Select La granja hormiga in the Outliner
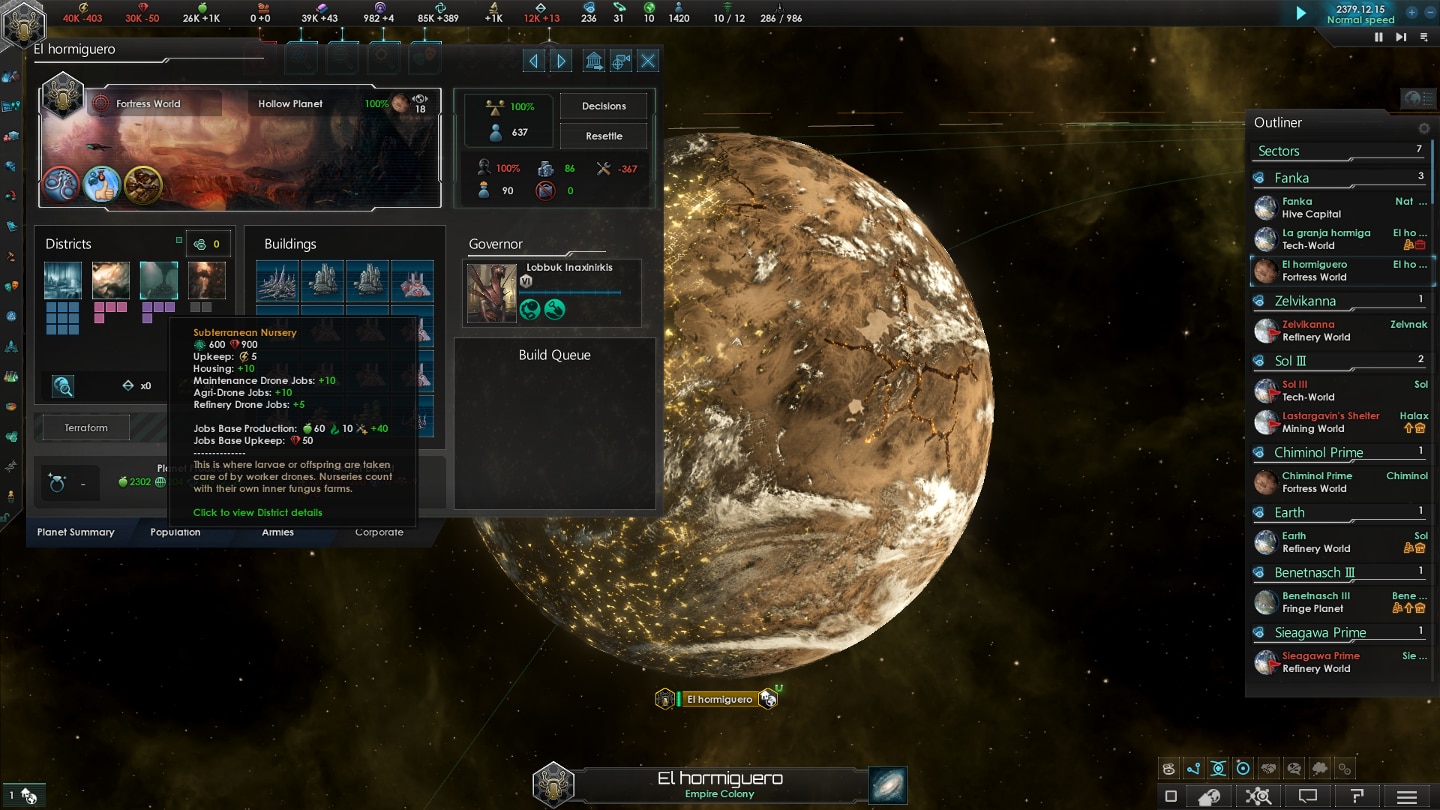 (1326, 239)
